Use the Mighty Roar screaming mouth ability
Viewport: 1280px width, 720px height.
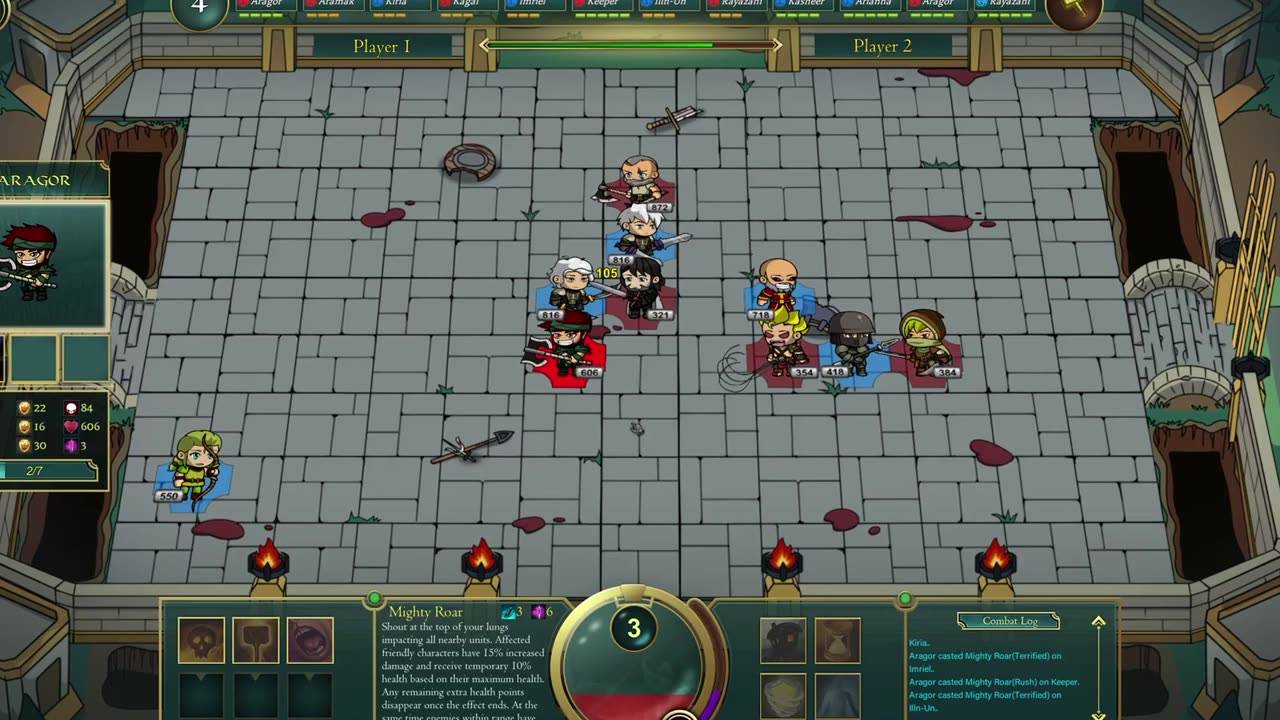(310, 640)
